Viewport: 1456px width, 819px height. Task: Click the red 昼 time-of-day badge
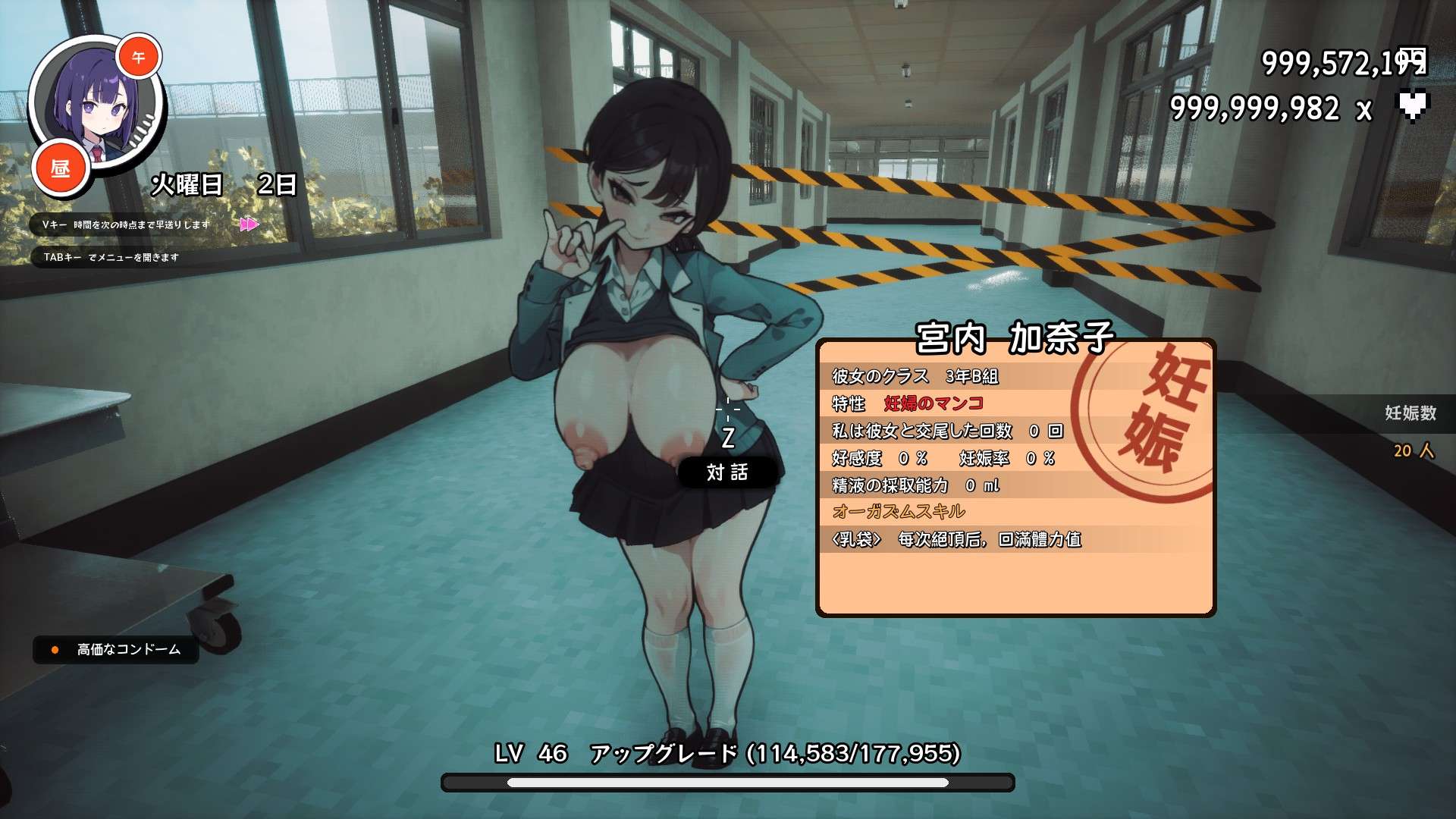coord(61,168)
